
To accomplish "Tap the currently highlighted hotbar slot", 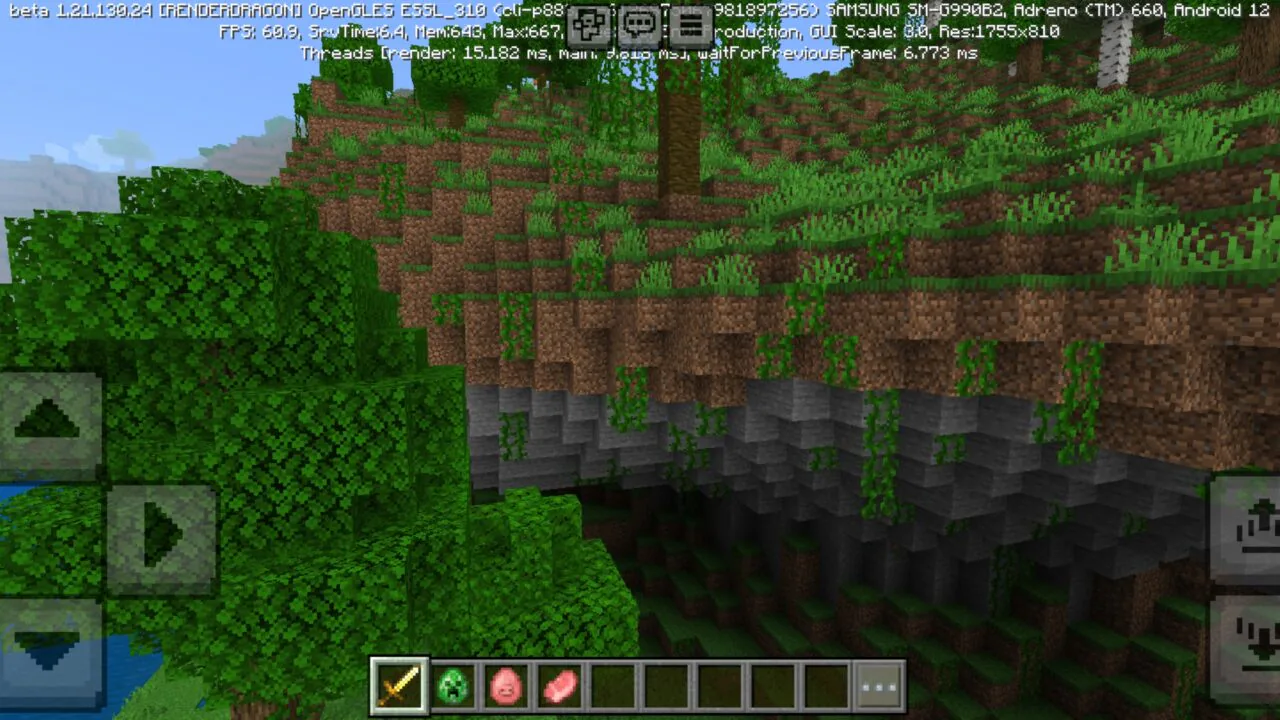I will click(x=399, y=684).
